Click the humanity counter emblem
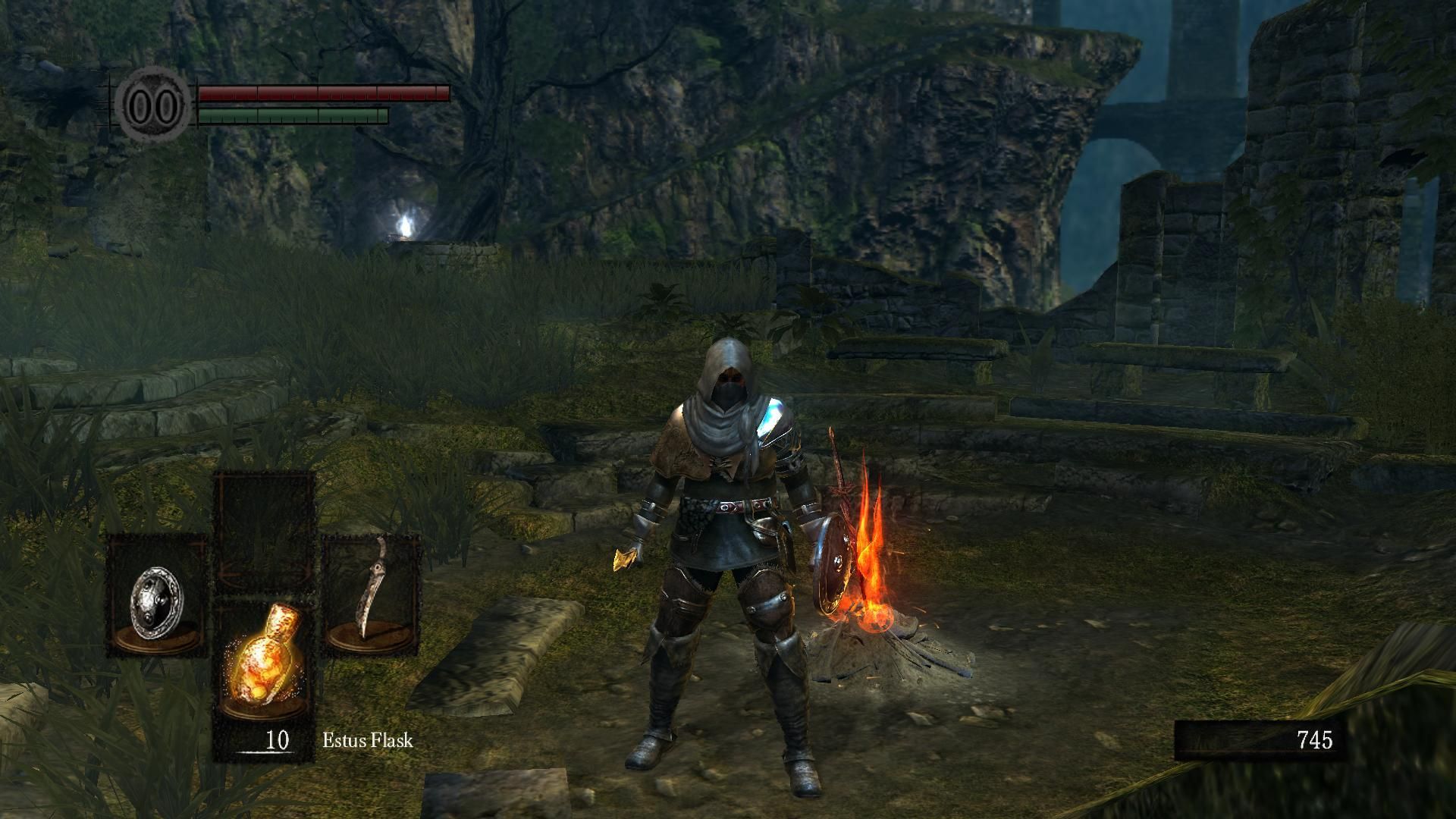Image resolution: width=1456 pixels, height=819 pixels. pos(155,105)
